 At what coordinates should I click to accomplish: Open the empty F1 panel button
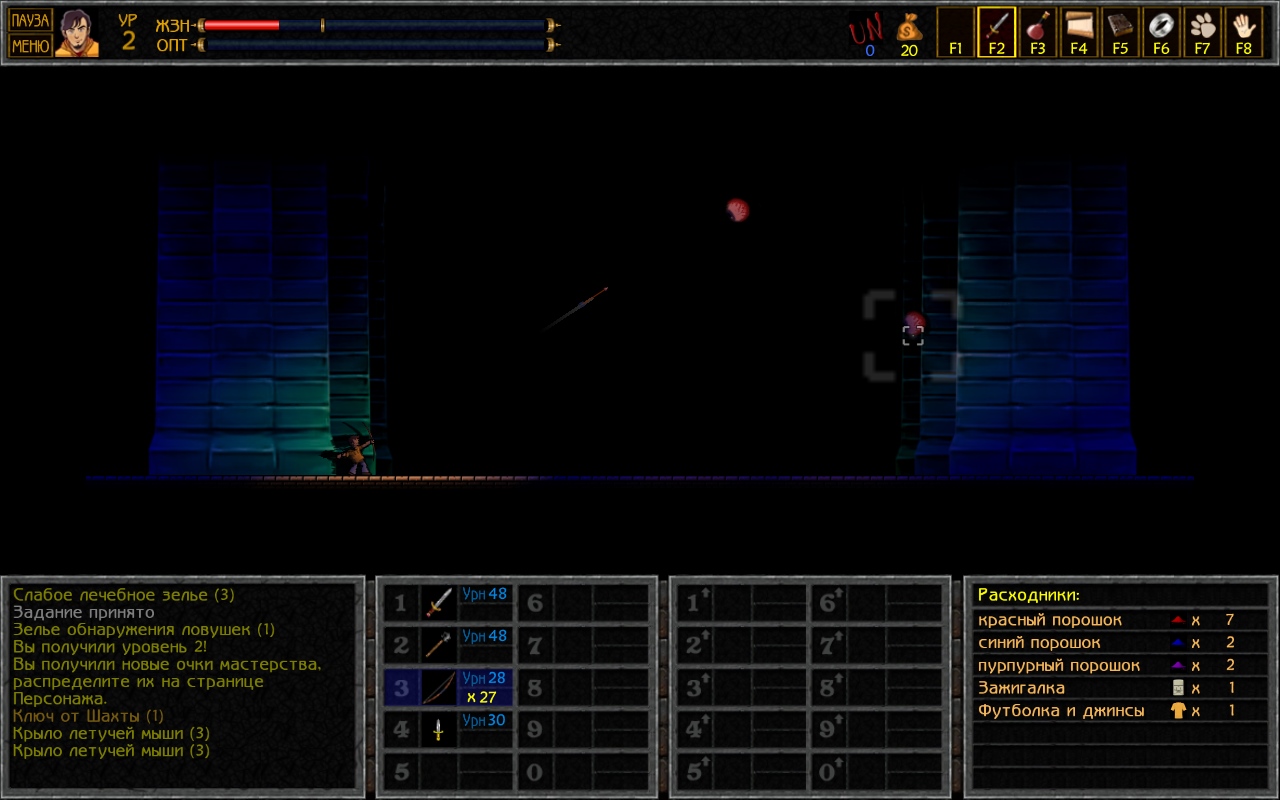click(x=955, y=32)
